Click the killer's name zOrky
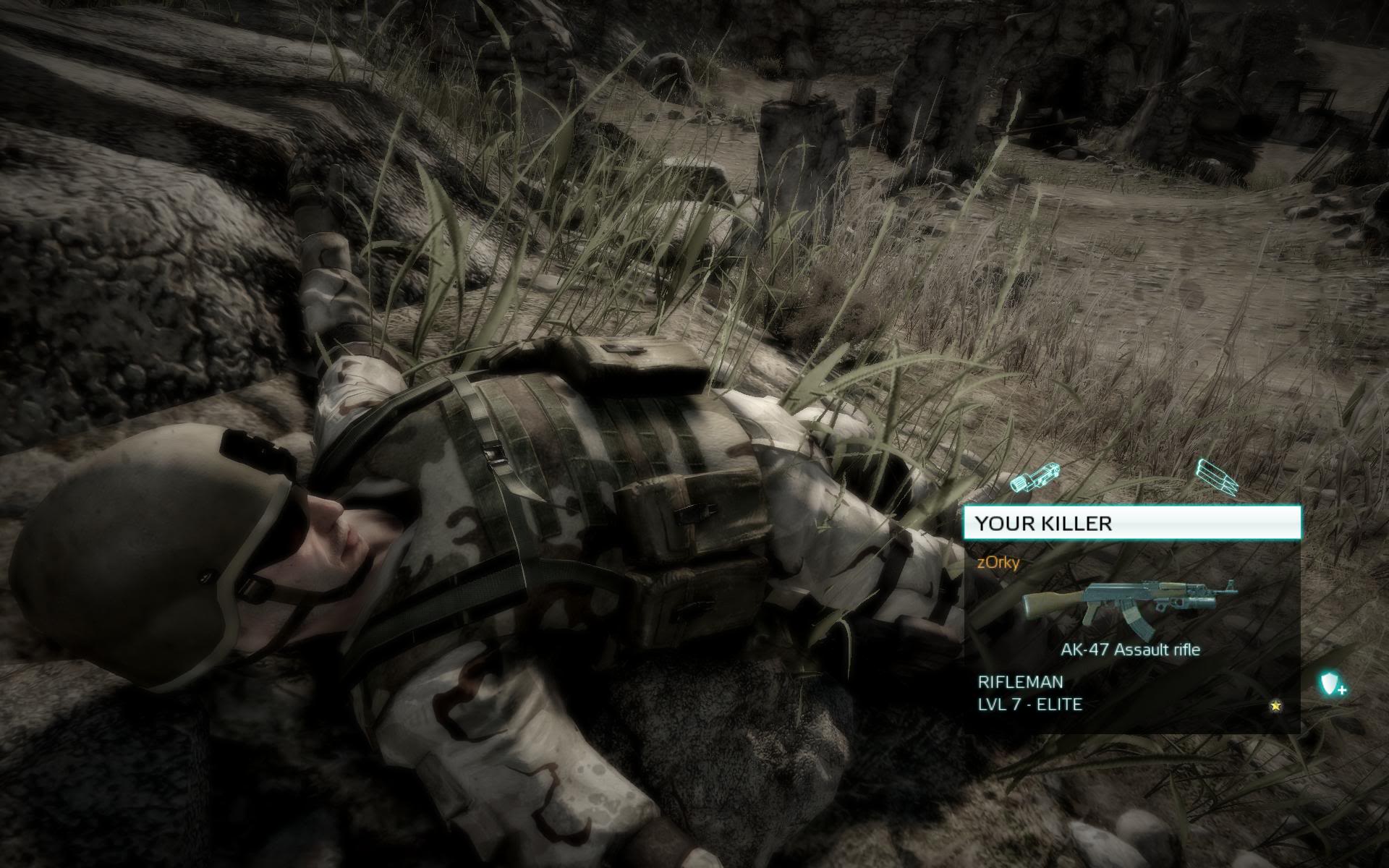Image resolution: width=1389 pixels, height=868 pixels. pyautogui.click(x=998, y=562)
